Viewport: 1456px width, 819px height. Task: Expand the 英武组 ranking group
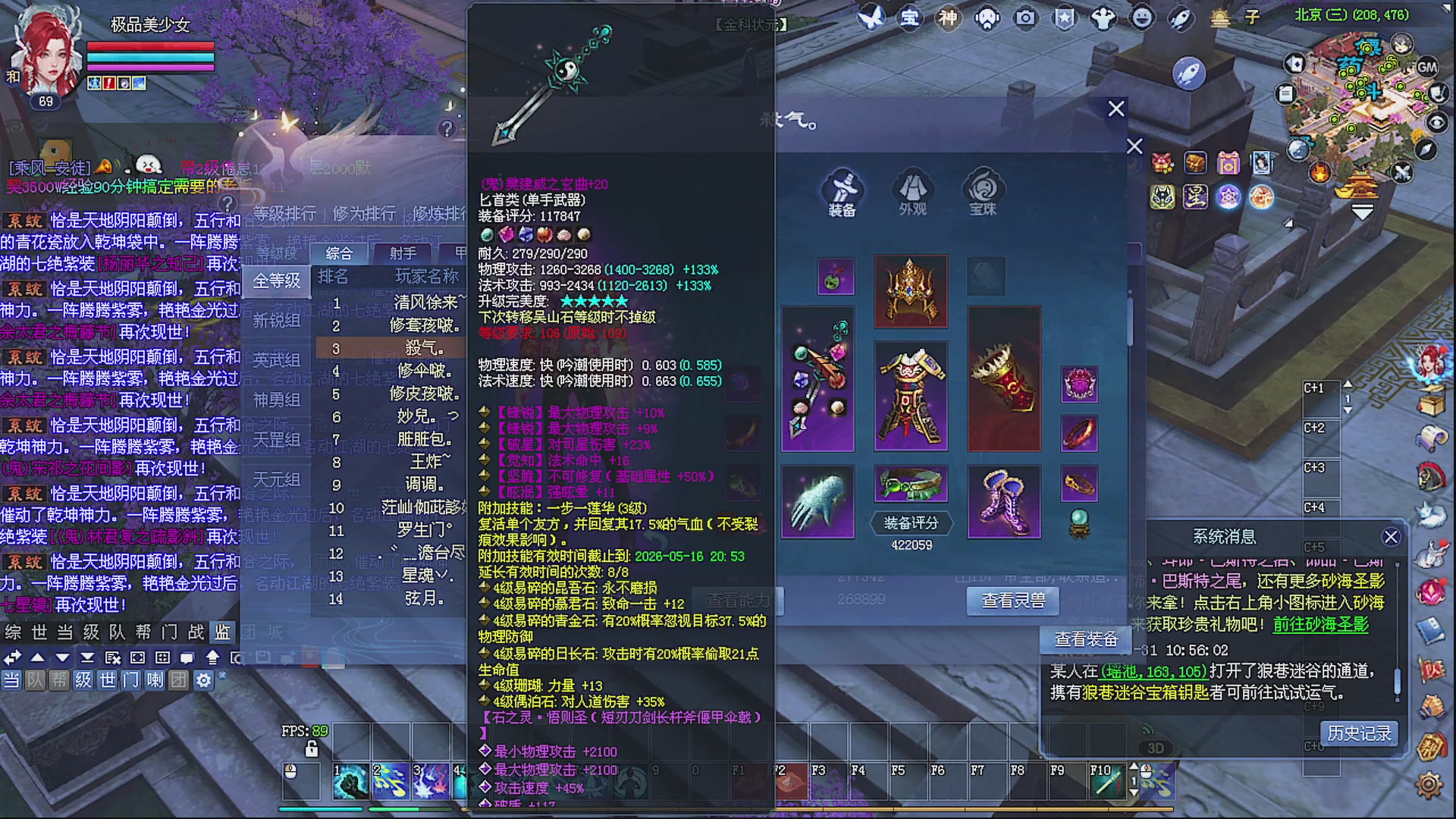pyautogui.click(x=278, y=359)
